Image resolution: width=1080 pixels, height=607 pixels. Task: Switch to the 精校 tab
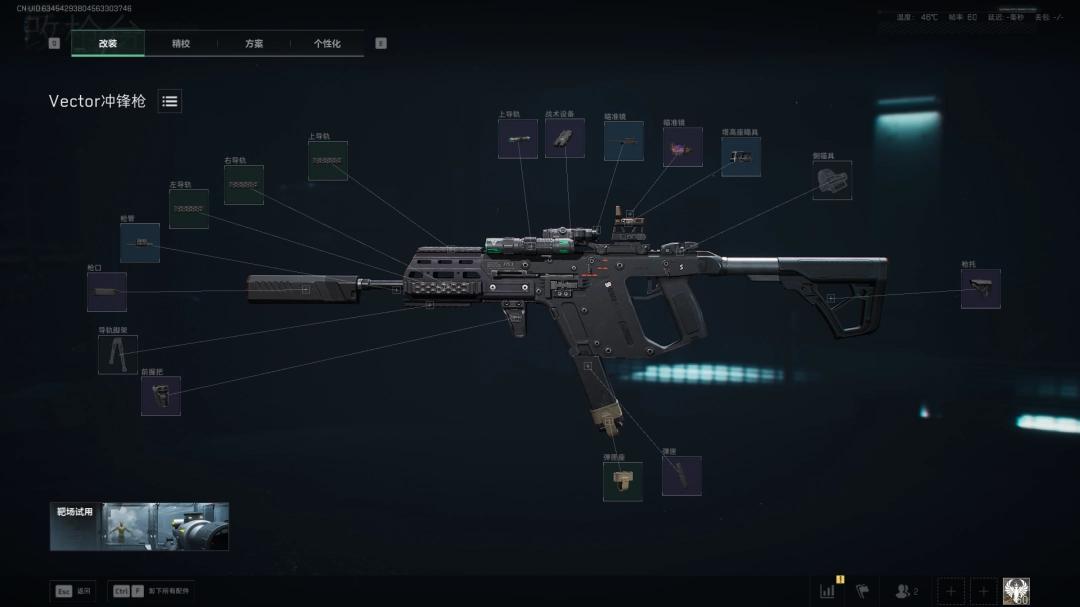(x=181, y=44)
